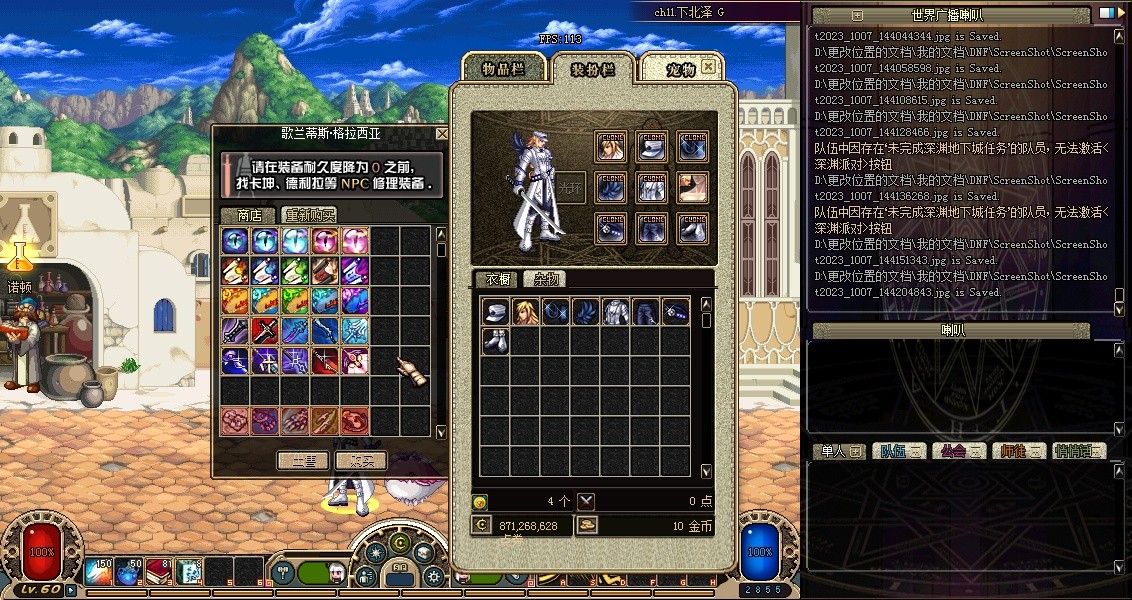Select the white cap avatar item

495,311
